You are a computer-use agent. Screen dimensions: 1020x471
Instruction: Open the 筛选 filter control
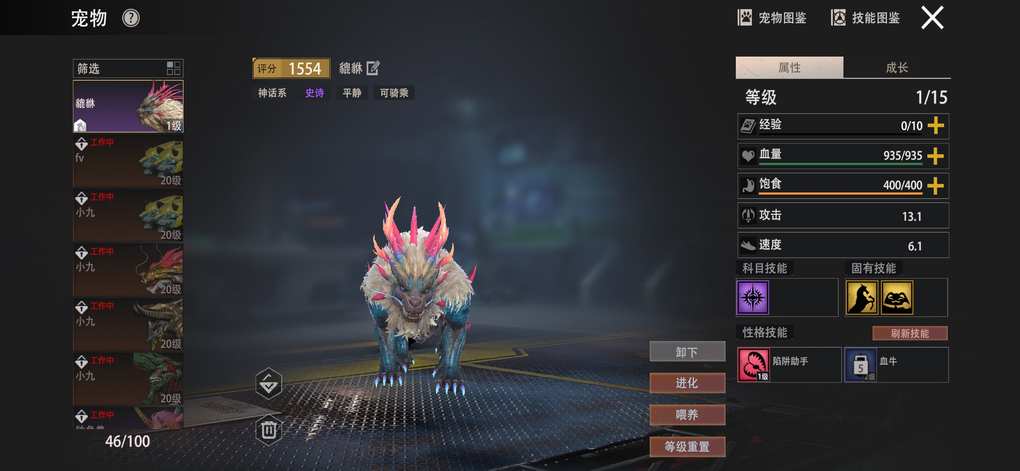point(127,68)
